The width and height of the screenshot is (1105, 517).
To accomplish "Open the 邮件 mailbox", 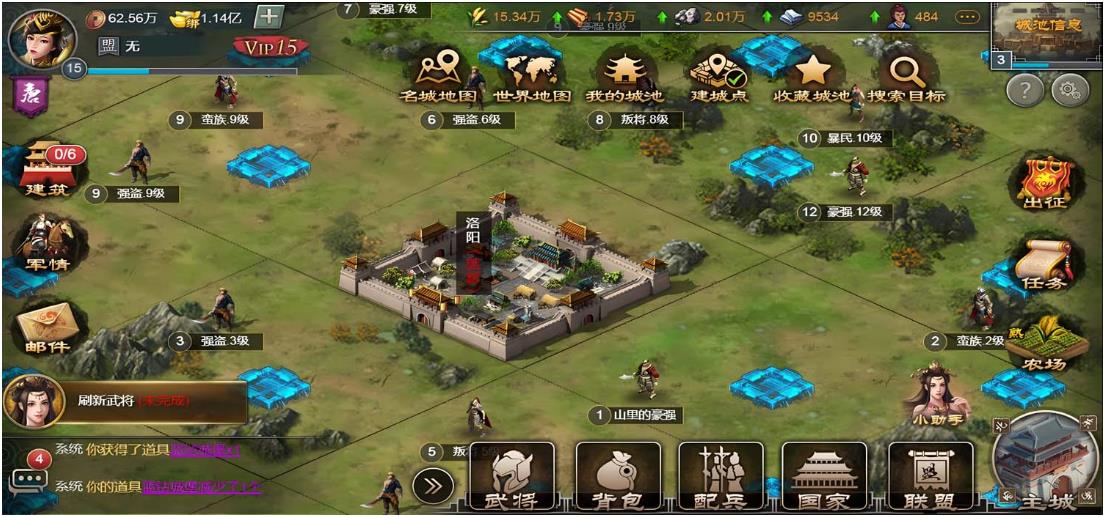I will pyautogui.click(x=48, y=328).
